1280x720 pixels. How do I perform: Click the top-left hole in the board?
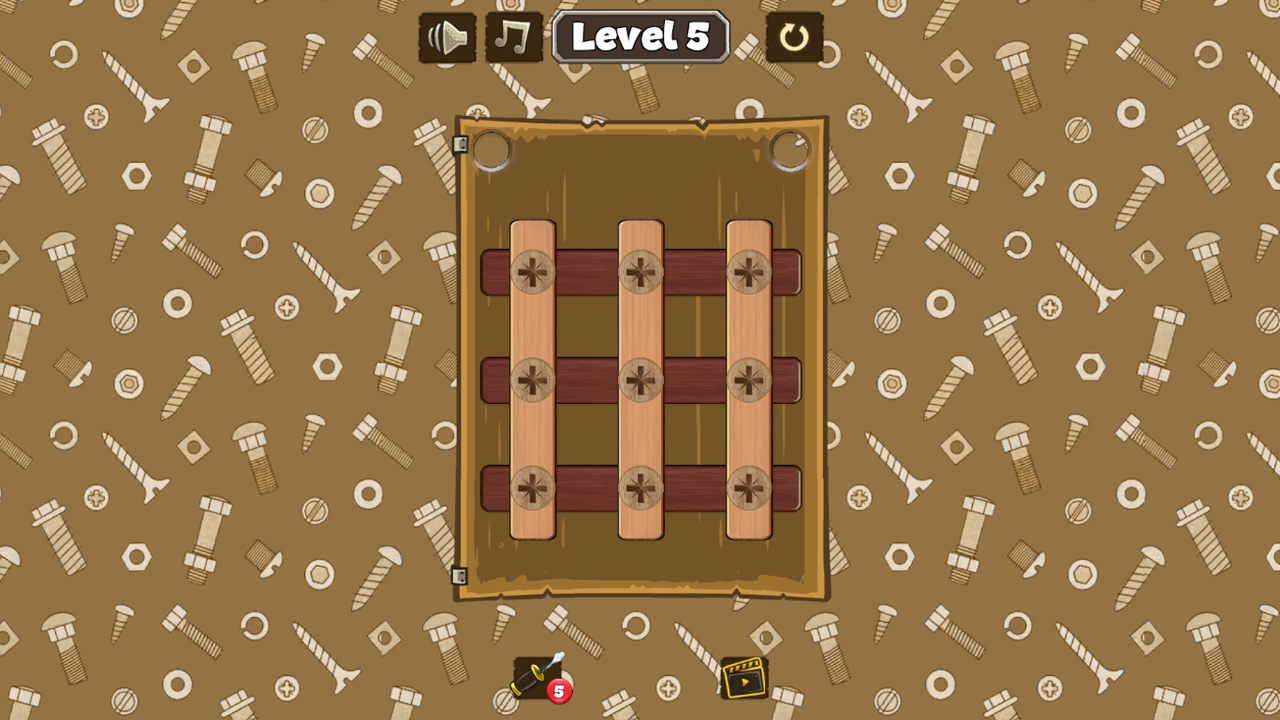[492, 148]
